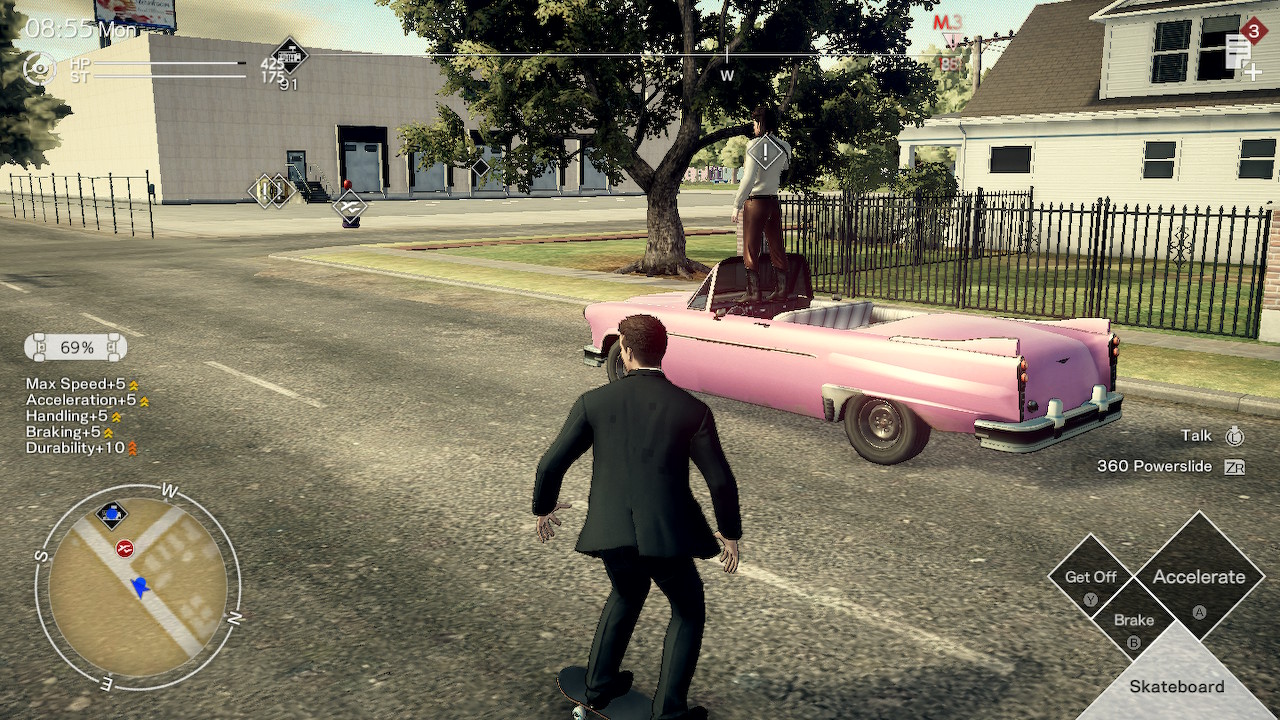The height and width of the screenshot is (720, 1280).
Task: Check the skateboard 69% durability gauge
Action: pyautogui.click(x=76, y=348)
